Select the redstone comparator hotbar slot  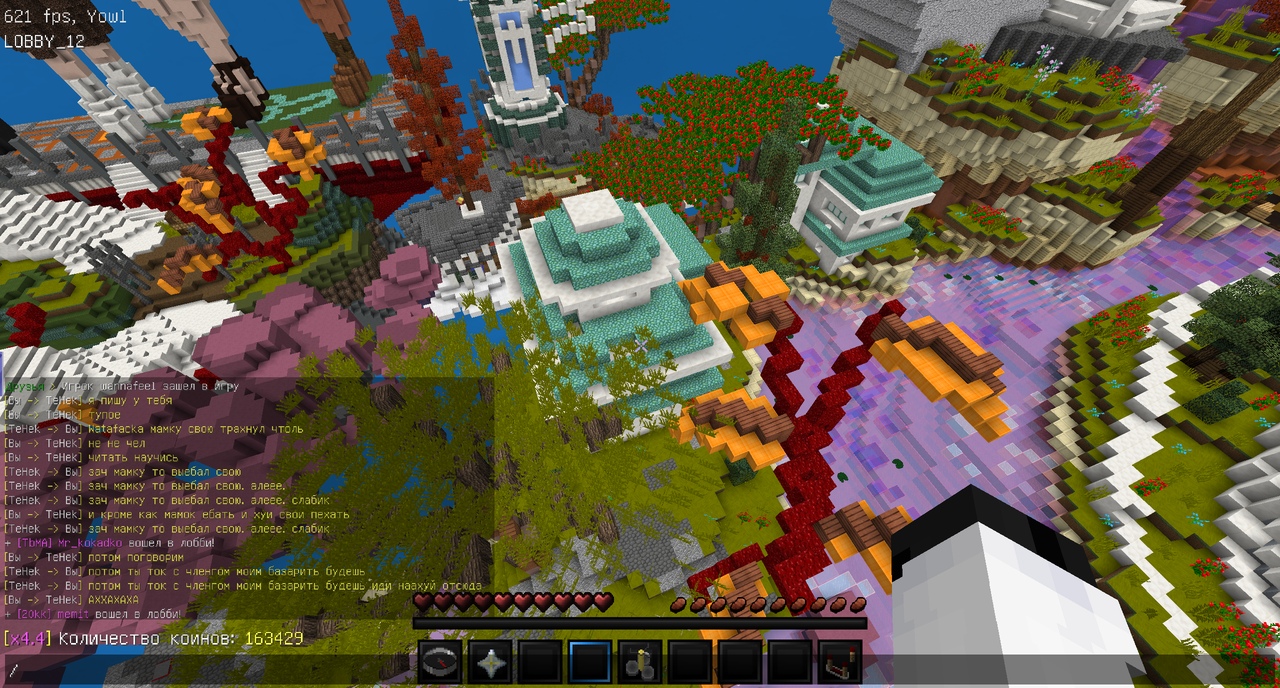pos(840,662)
